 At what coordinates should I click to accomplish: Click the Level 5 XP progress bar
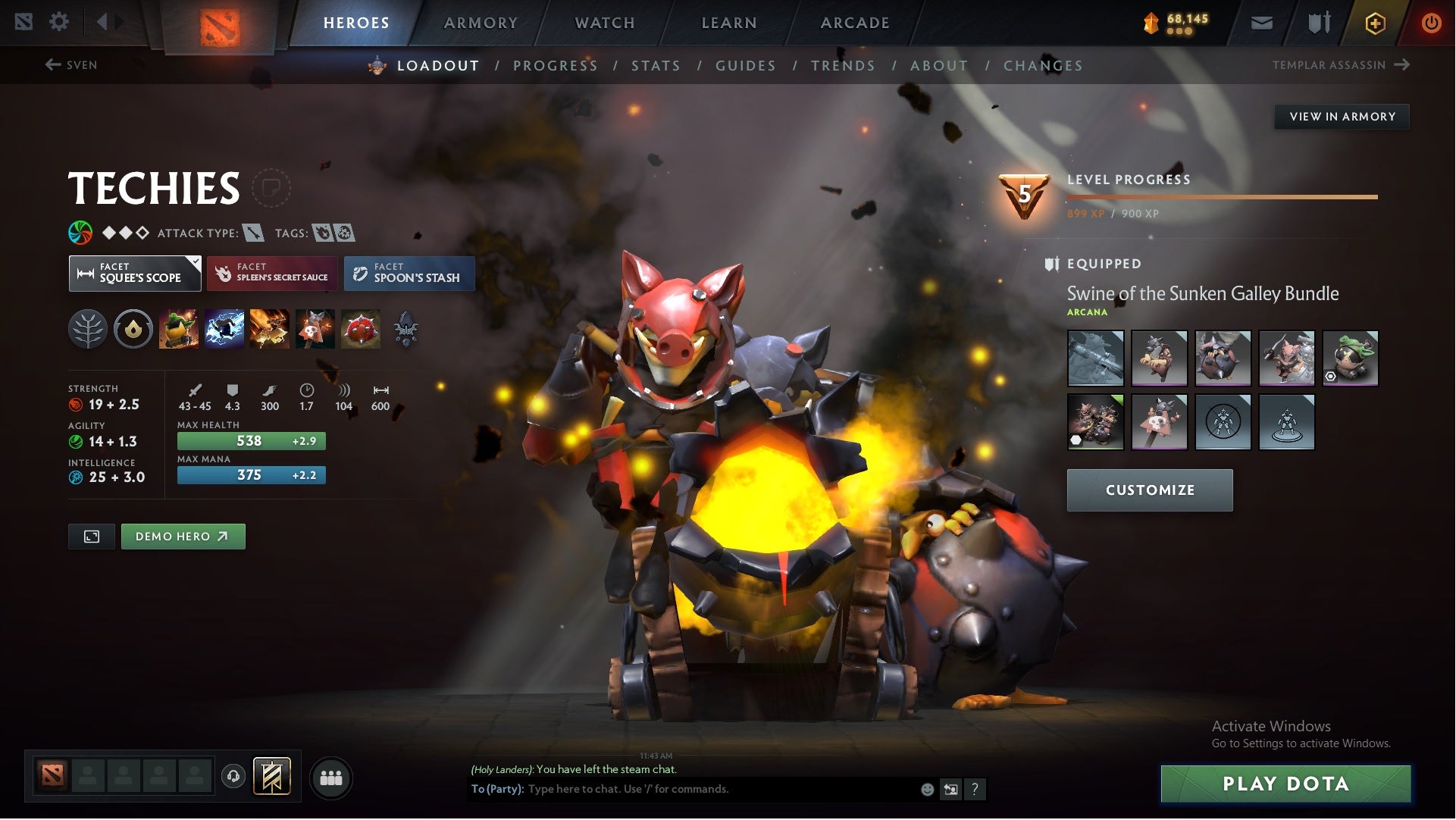coord(1222,196)
